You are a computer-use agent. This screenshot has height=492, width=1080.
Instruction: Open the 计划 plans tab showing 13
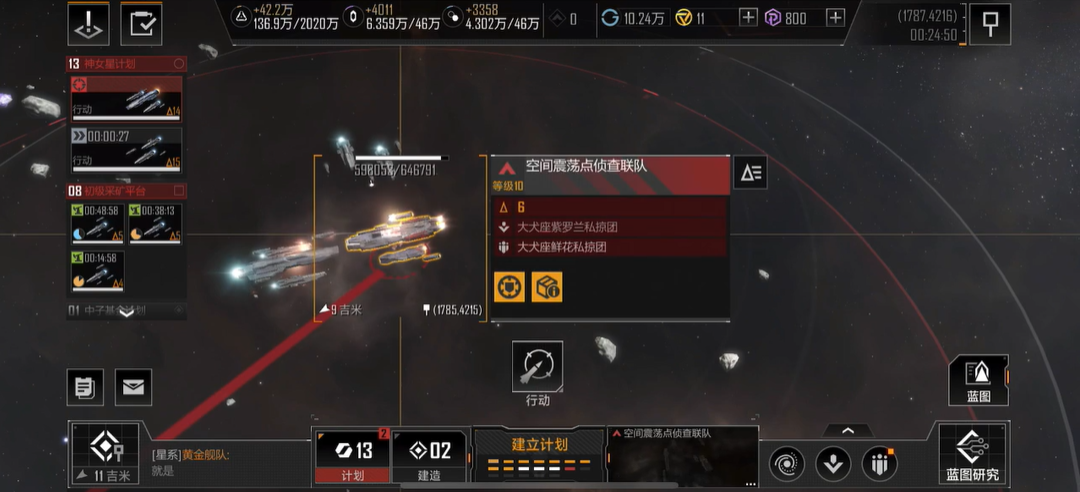(352, 456)
